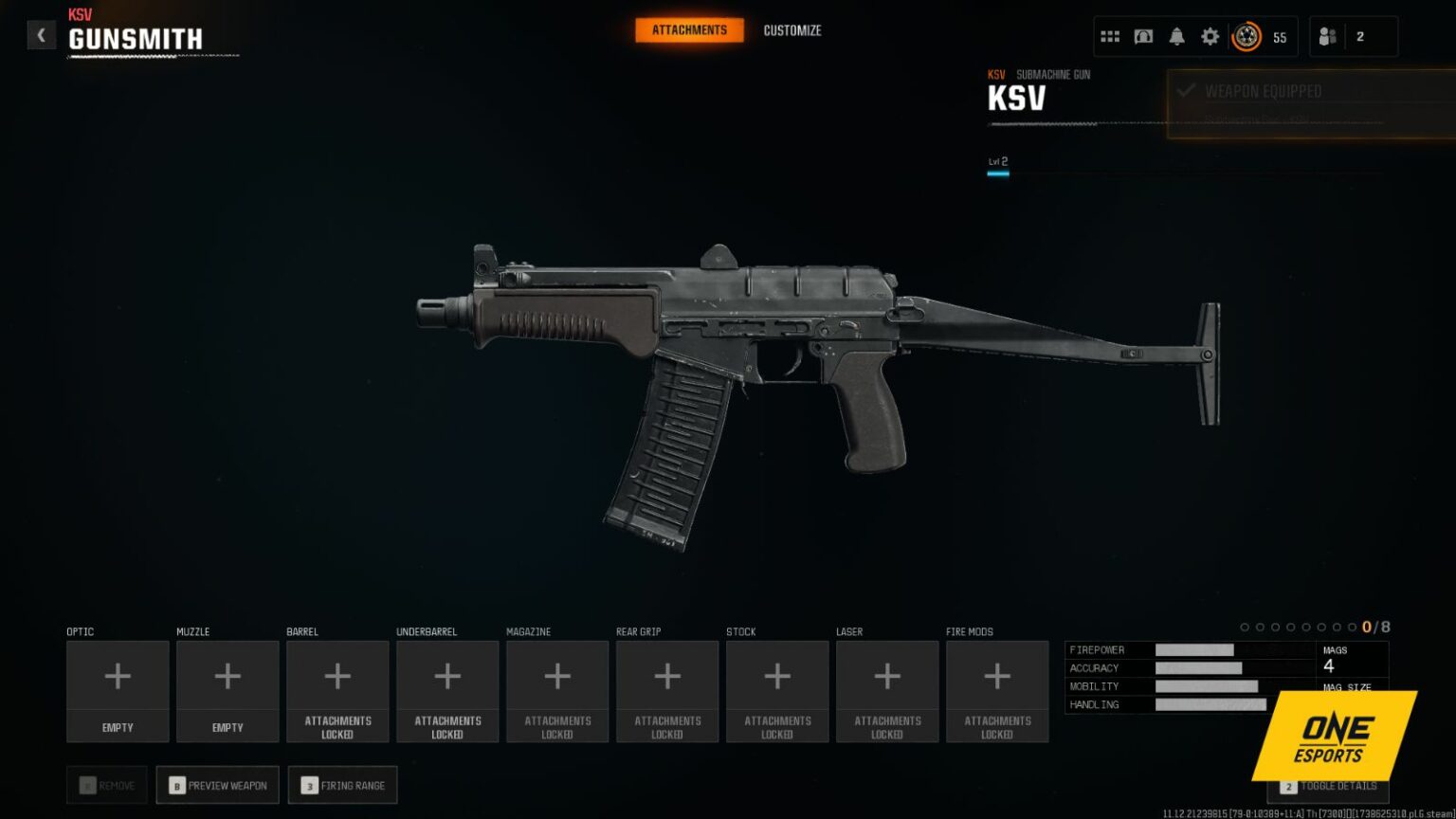
Task: Open the voice chat headset icon
Action: (x=1143, y=35)
